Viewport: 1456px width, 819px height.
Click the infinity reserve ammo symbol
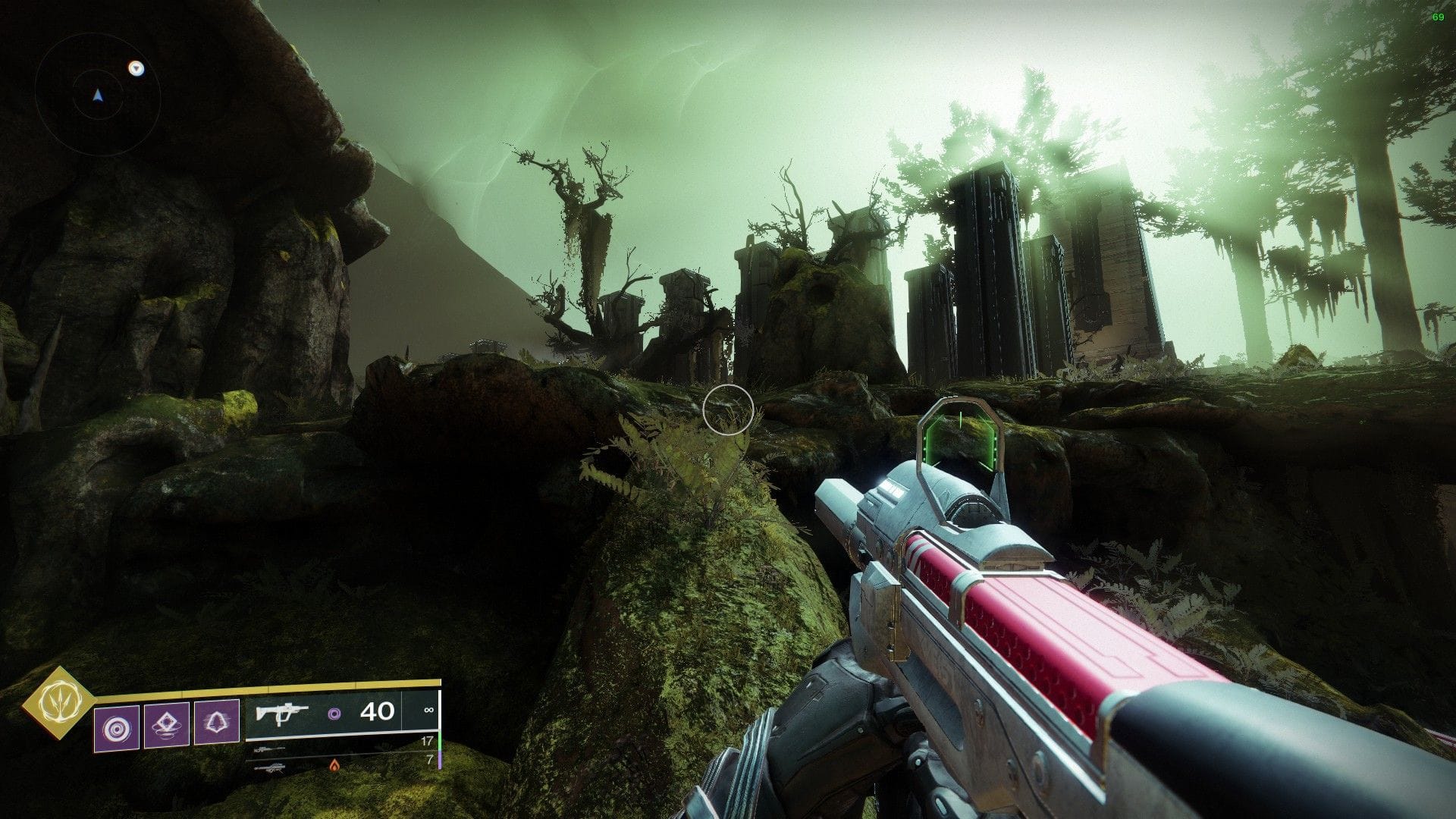(429, 711)
